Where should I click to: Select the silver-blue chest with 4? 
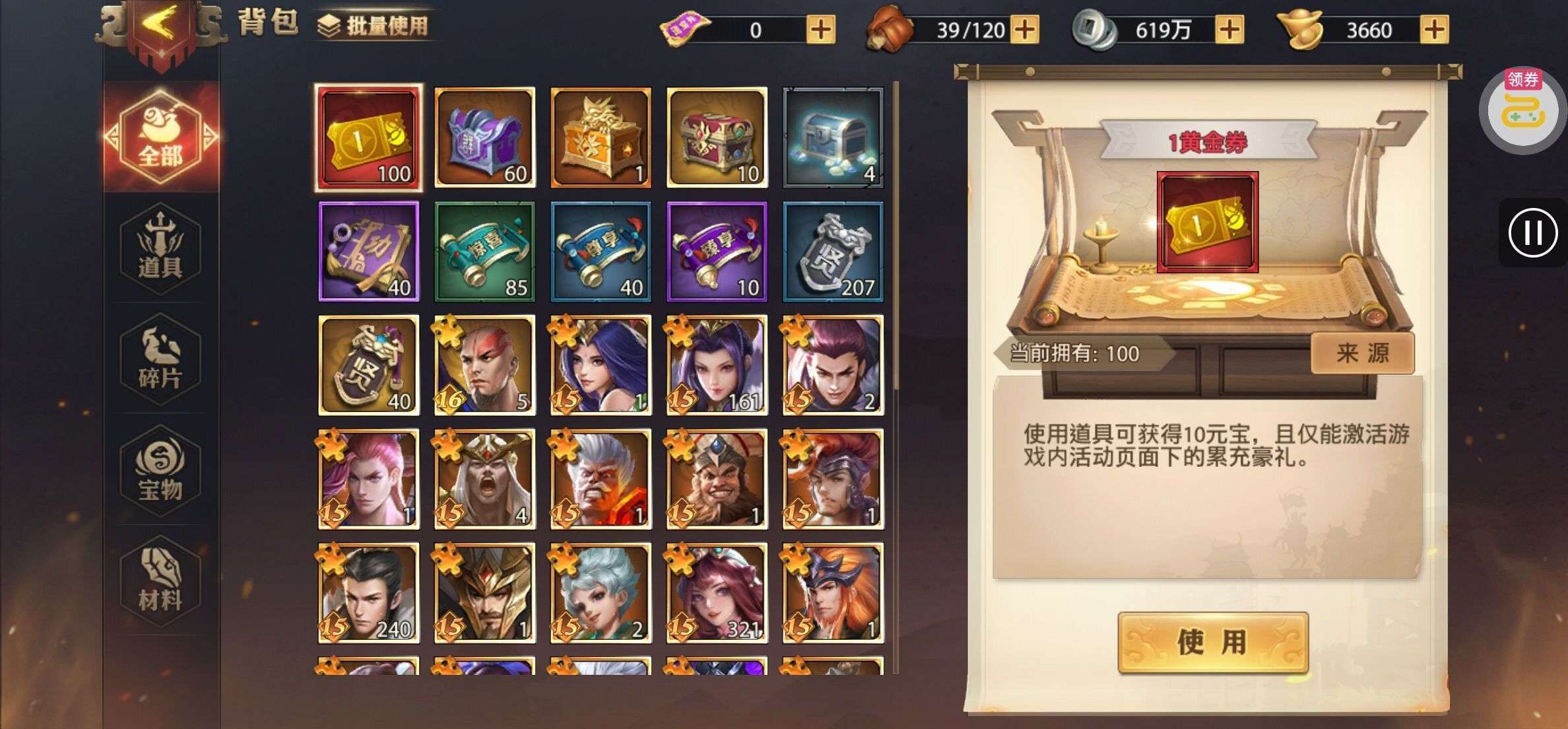point(833,137)
